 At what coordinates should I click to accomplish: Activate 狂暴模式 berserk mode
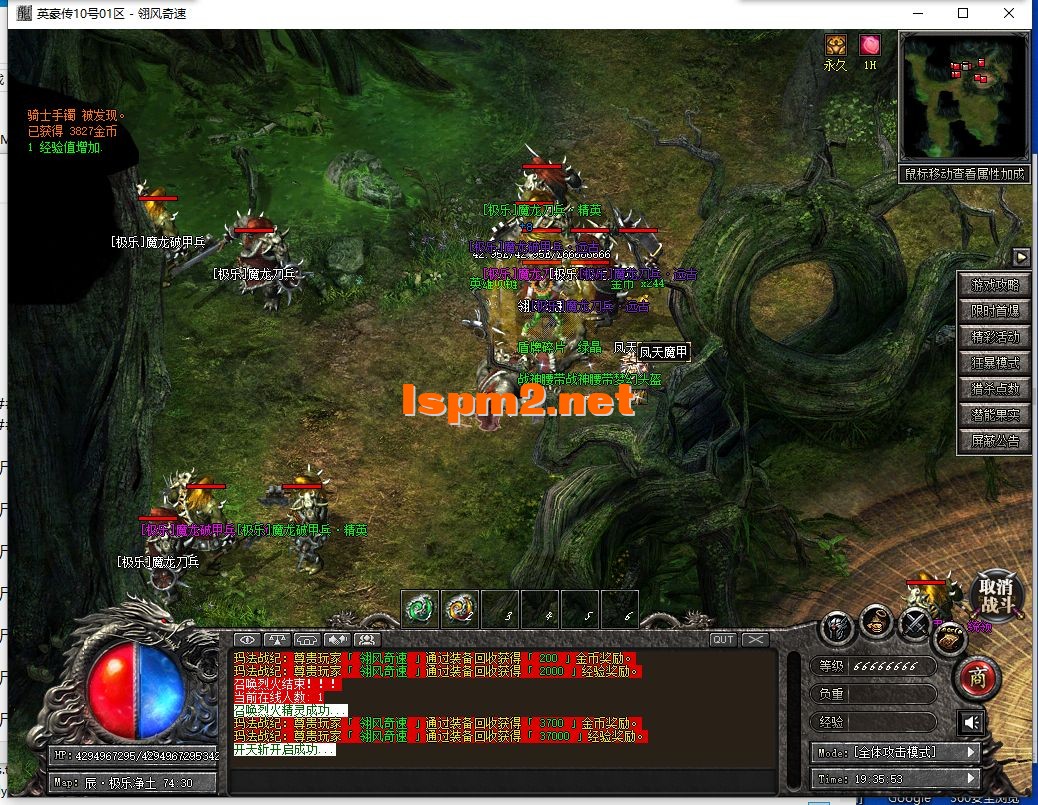[994, 363]
